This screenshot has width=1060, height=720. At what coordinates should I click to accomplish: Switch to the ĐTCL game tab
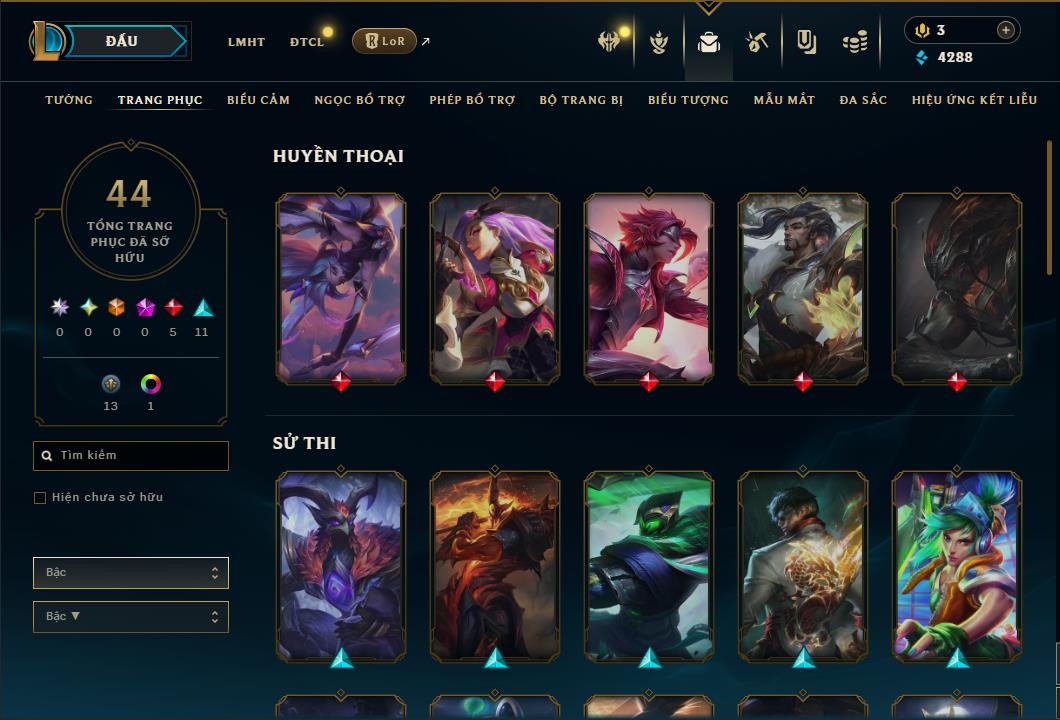click(307, 42)
